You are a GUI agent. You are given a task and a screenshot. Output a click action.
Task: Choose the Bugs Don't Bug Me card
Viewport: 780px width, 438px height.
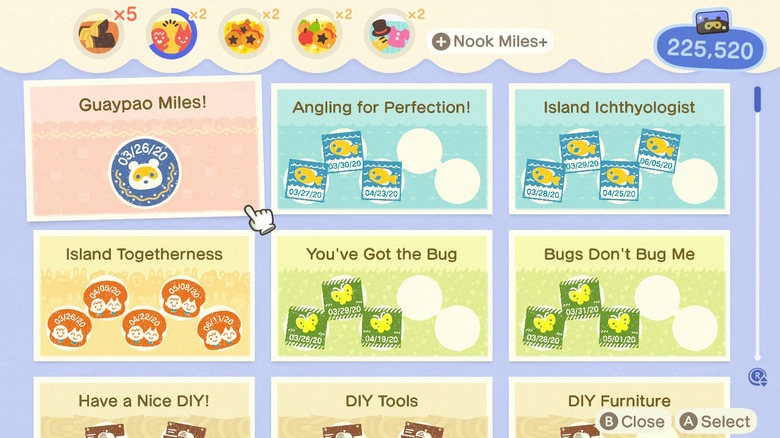pos(619,295)
